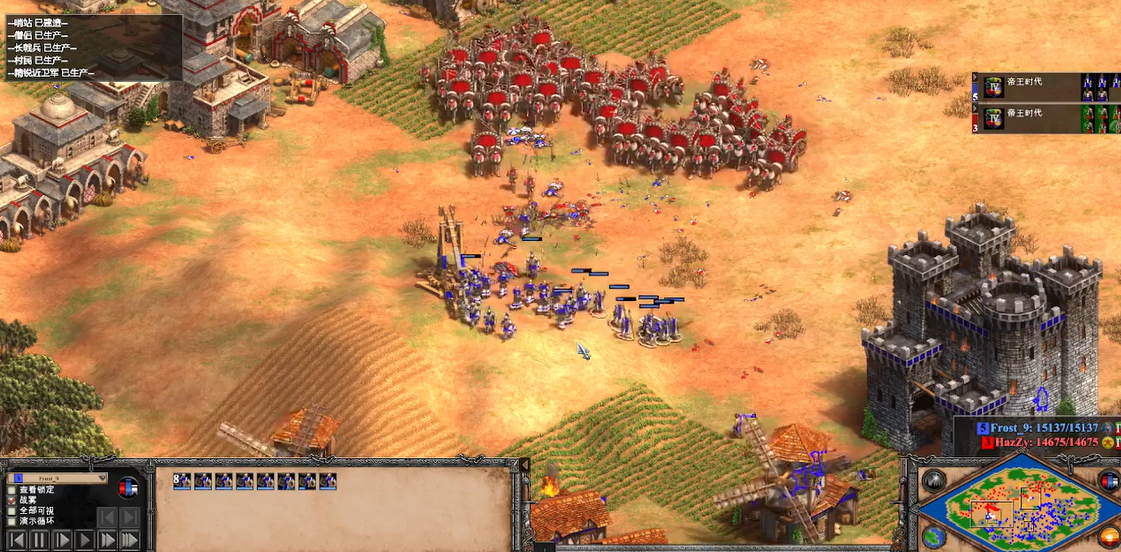This screenshot has width=1121, height=552.
Task: Set replay to normal play speed
Action: click(85, 540)
